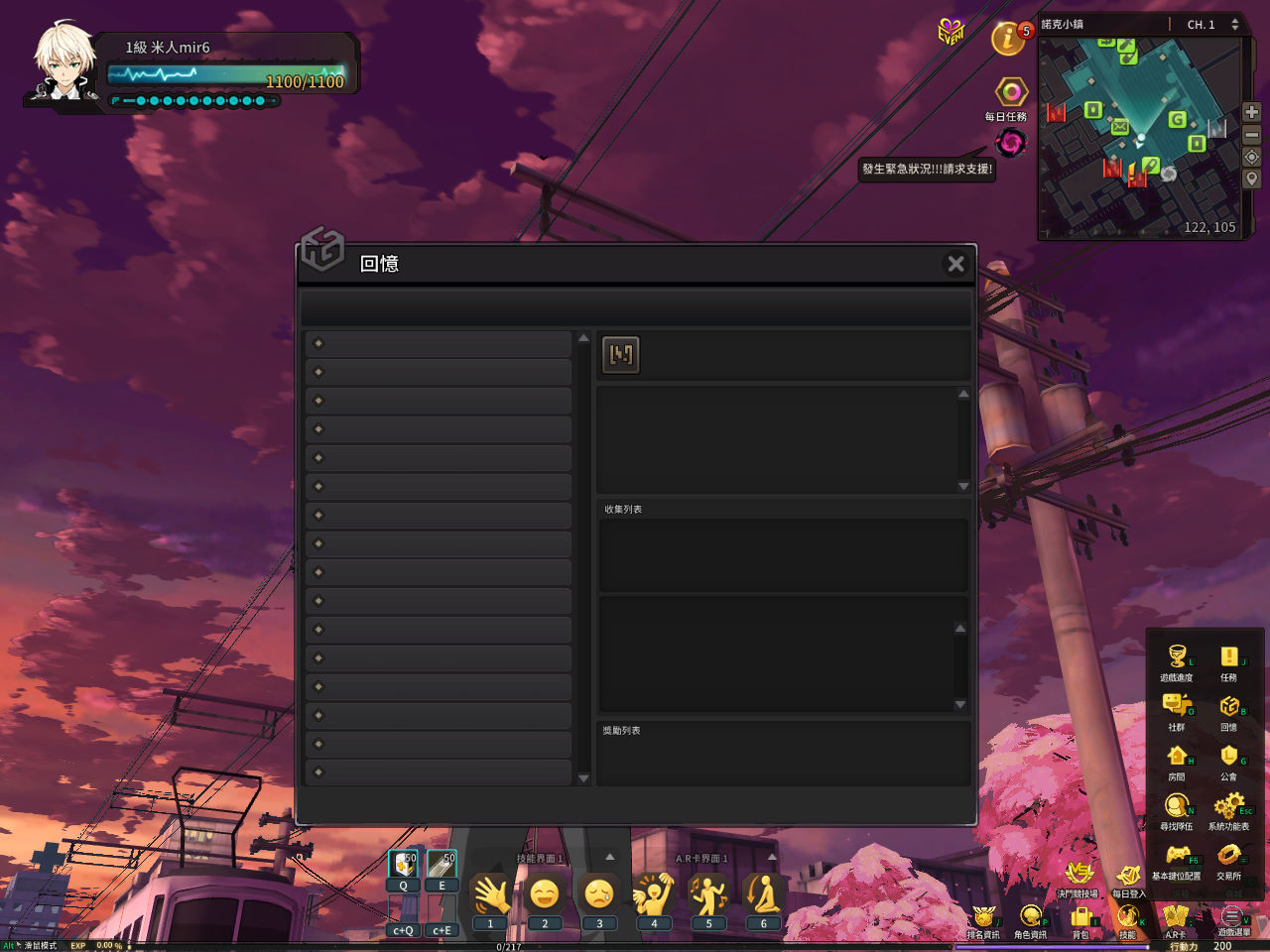Viewport: 1270px width, 952px height.
Task: Activate the dancing figure emote
Action: coord(708,895)
